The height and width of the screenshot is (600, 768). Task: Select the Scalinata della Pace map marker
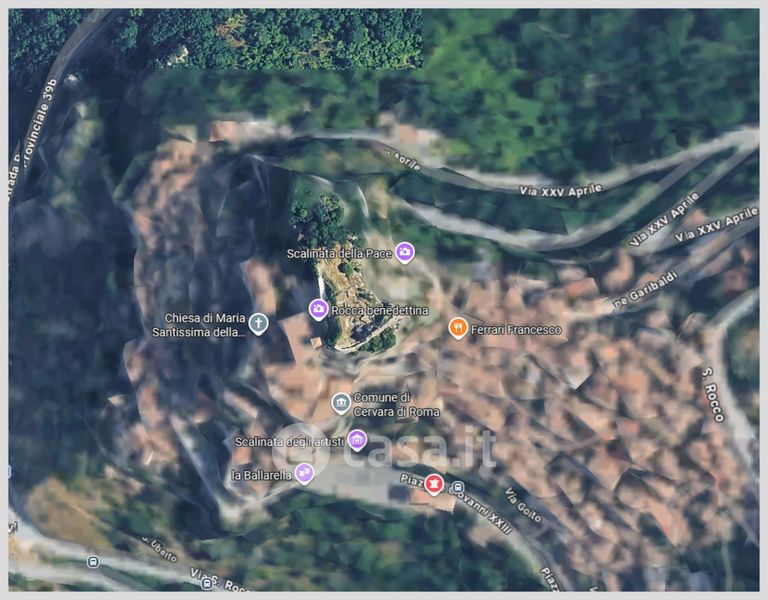pyautogui.click(x=404, y=252)
